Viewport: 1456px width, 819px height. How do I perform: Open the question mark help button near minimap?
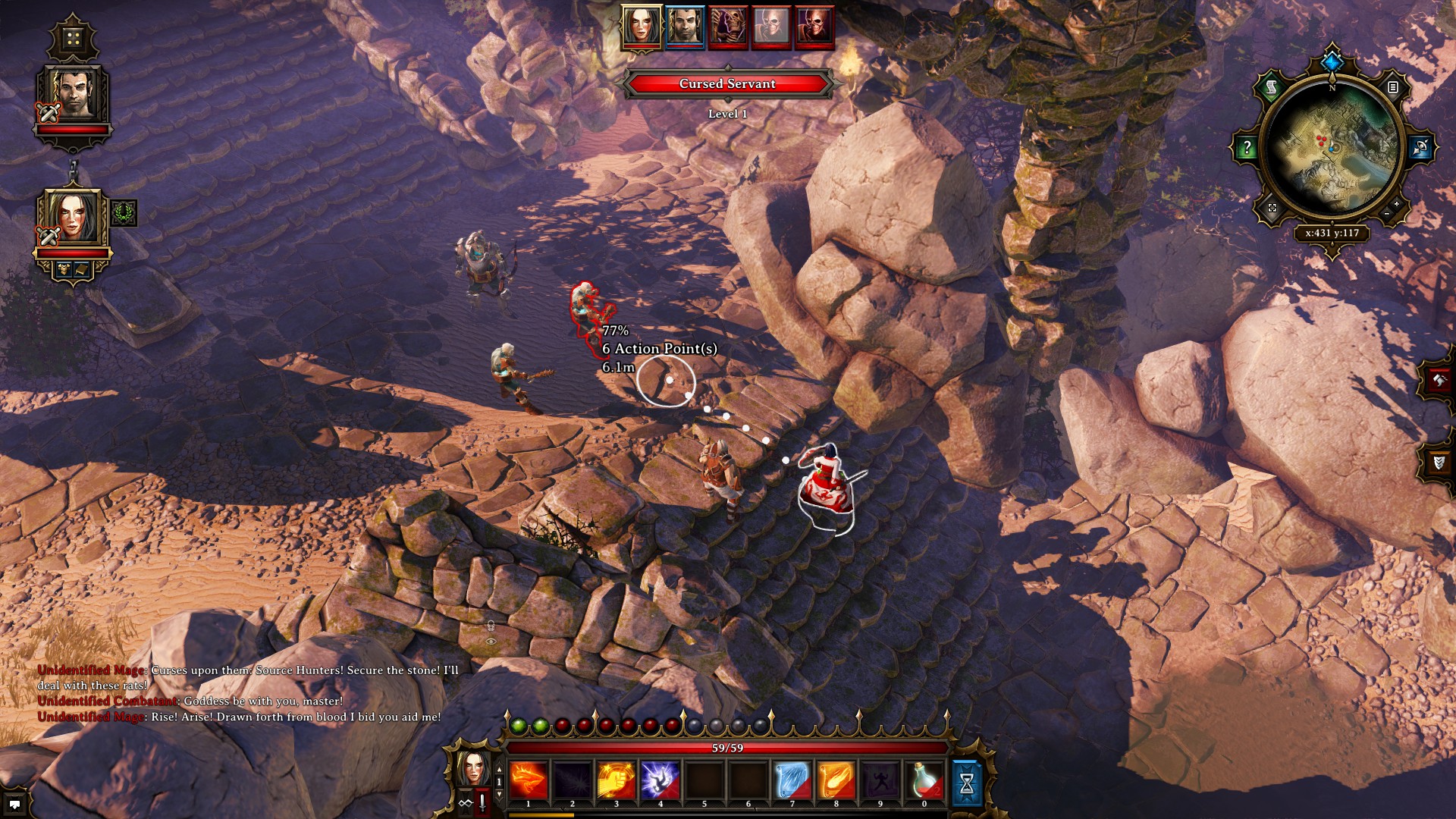pos(1247,147)
